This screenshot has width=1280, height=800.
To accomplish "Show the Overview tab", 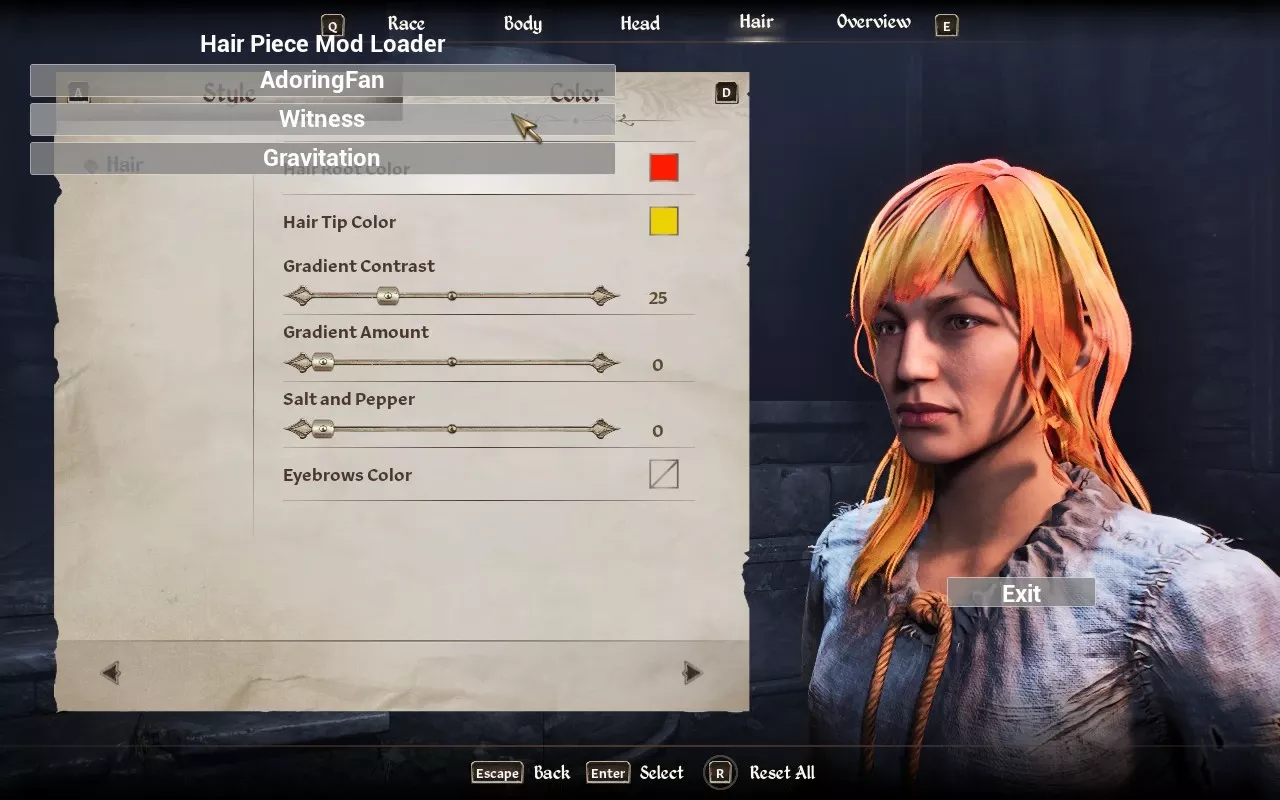I will [873, 22].
